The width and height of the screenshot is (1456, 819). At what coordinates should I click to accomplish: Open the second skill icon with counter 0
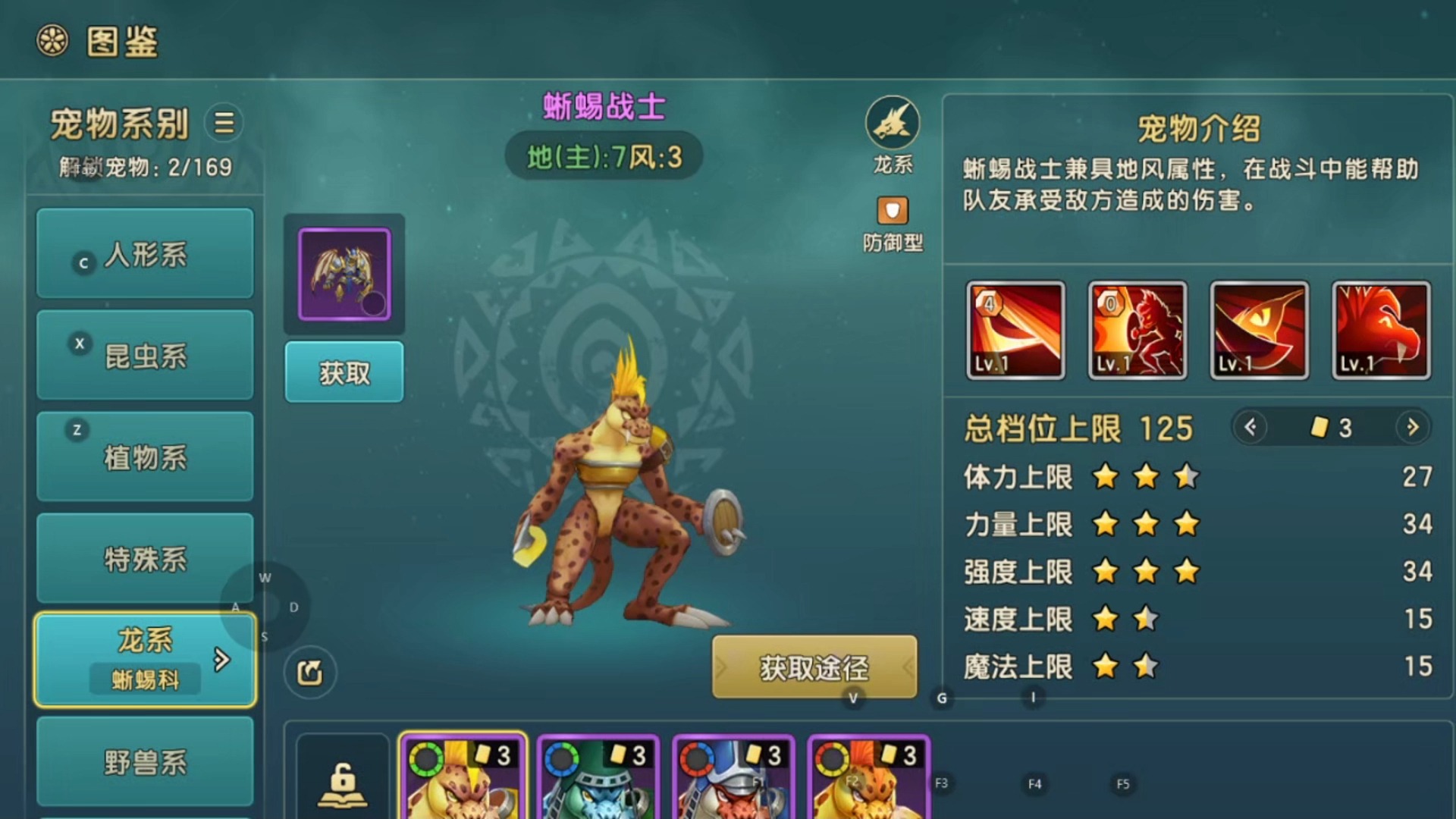(1137, 330)
